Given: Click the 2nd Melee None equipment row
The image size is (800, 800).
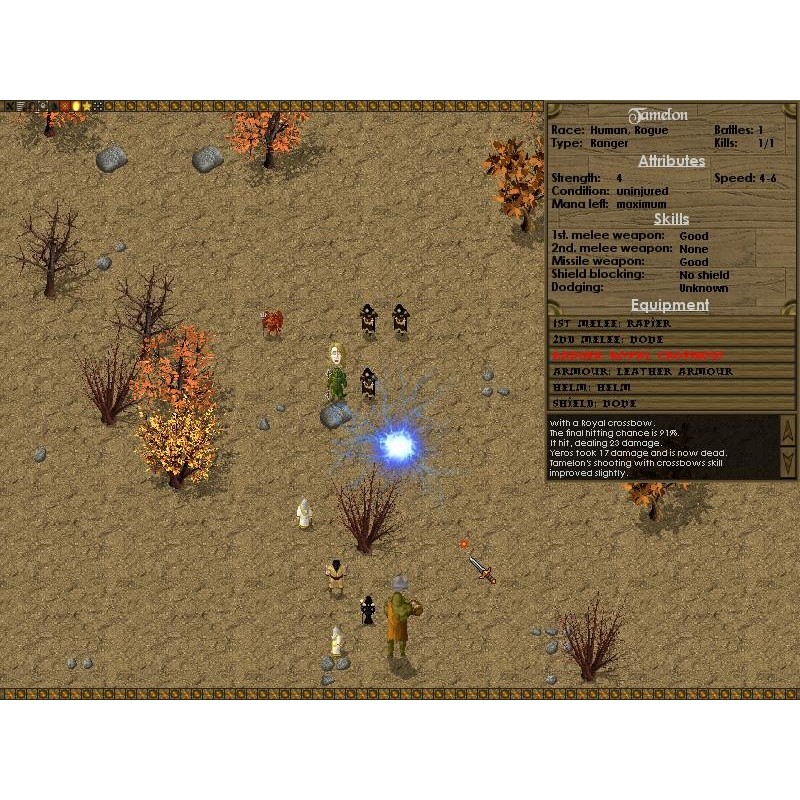Looking at the screenshot, I should (671, 340).
